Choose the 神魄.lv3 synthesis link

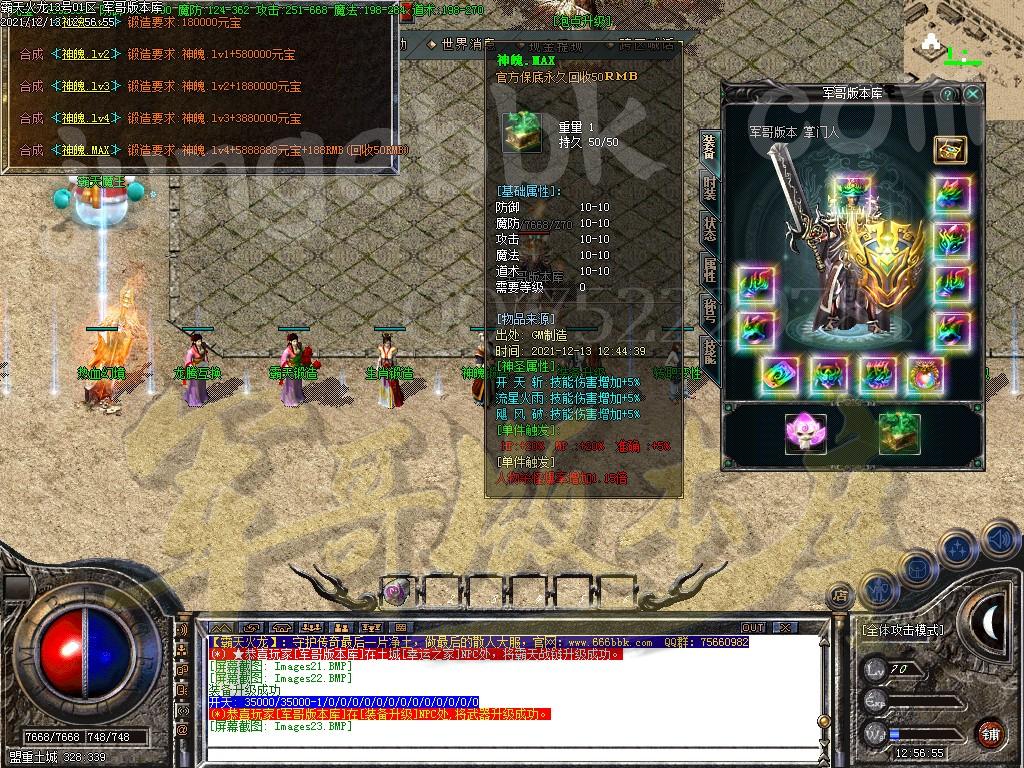coord(85,86)
